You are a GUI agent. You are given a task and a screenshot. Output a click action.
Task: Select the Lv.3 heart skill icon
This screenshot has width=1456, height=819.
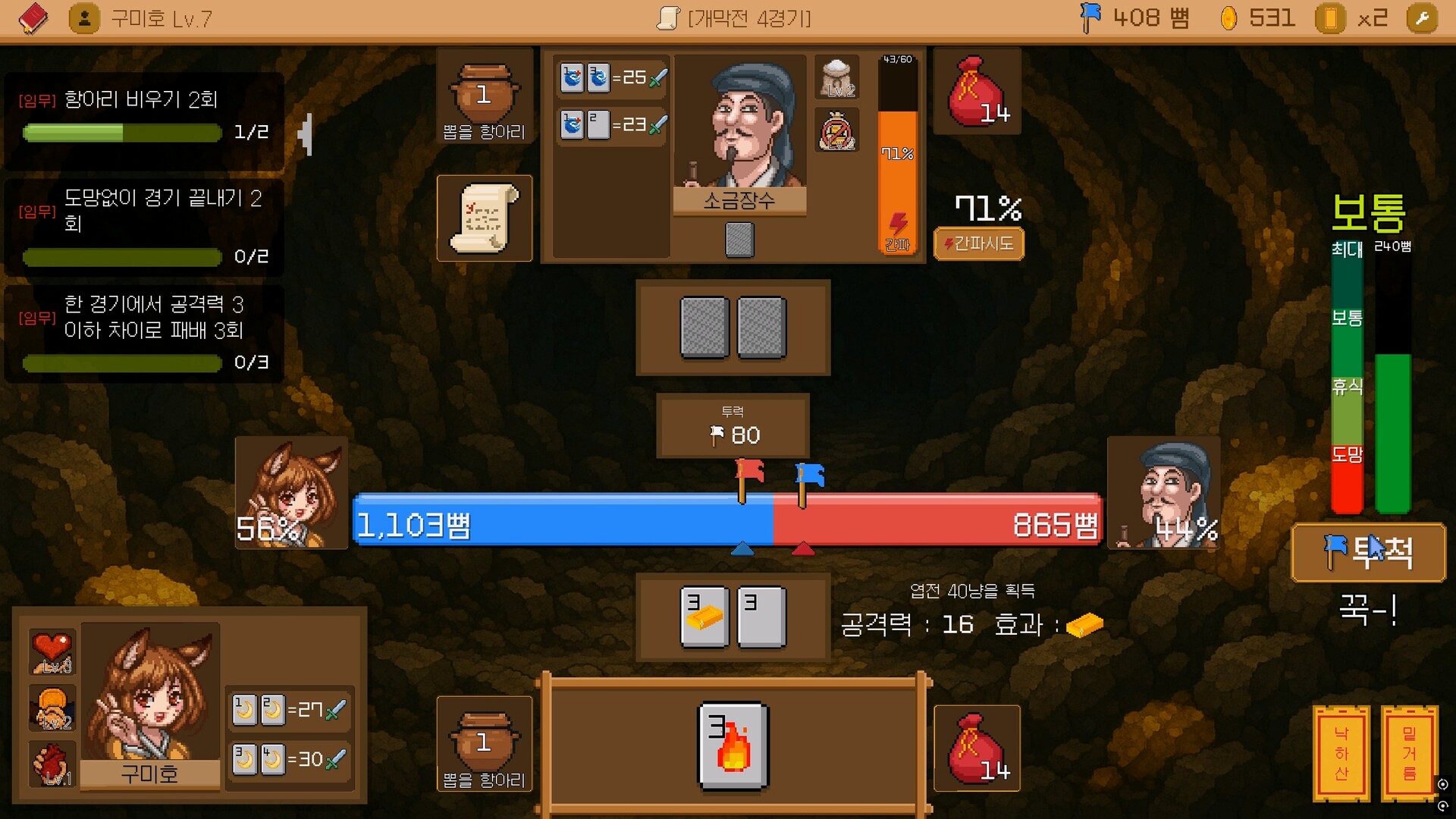tap(52, 651)
